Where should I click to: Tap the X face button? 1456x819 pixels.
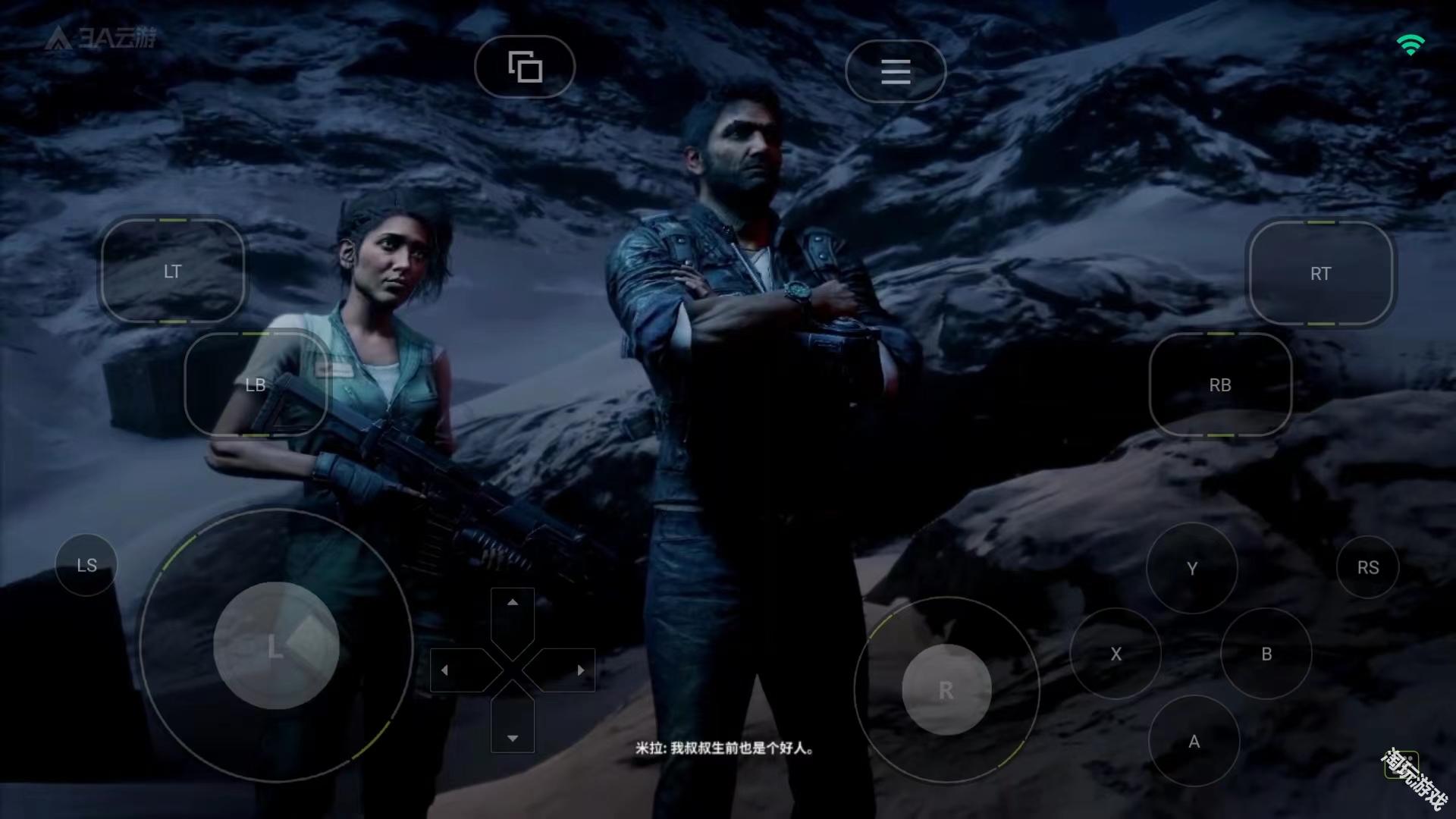click(x=1116, y=654)
